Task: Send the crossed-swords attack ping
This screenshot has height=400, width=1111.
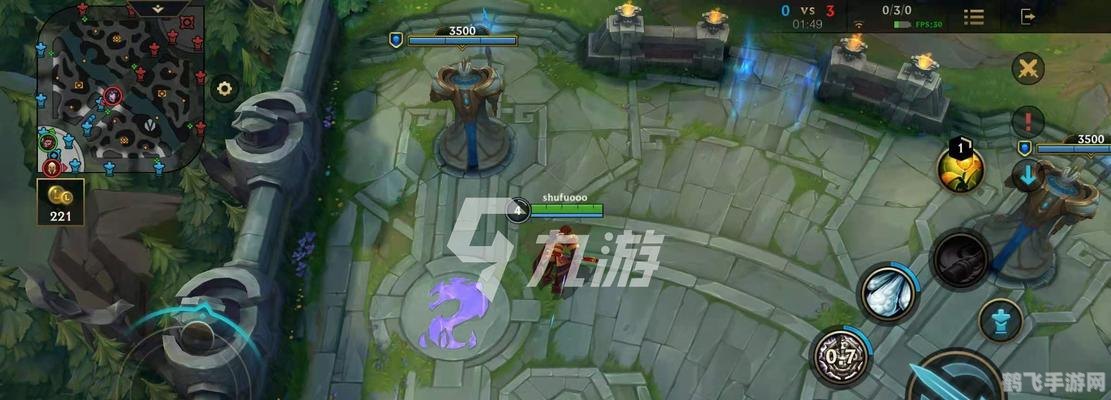Action: click(x=1027, y=69)
